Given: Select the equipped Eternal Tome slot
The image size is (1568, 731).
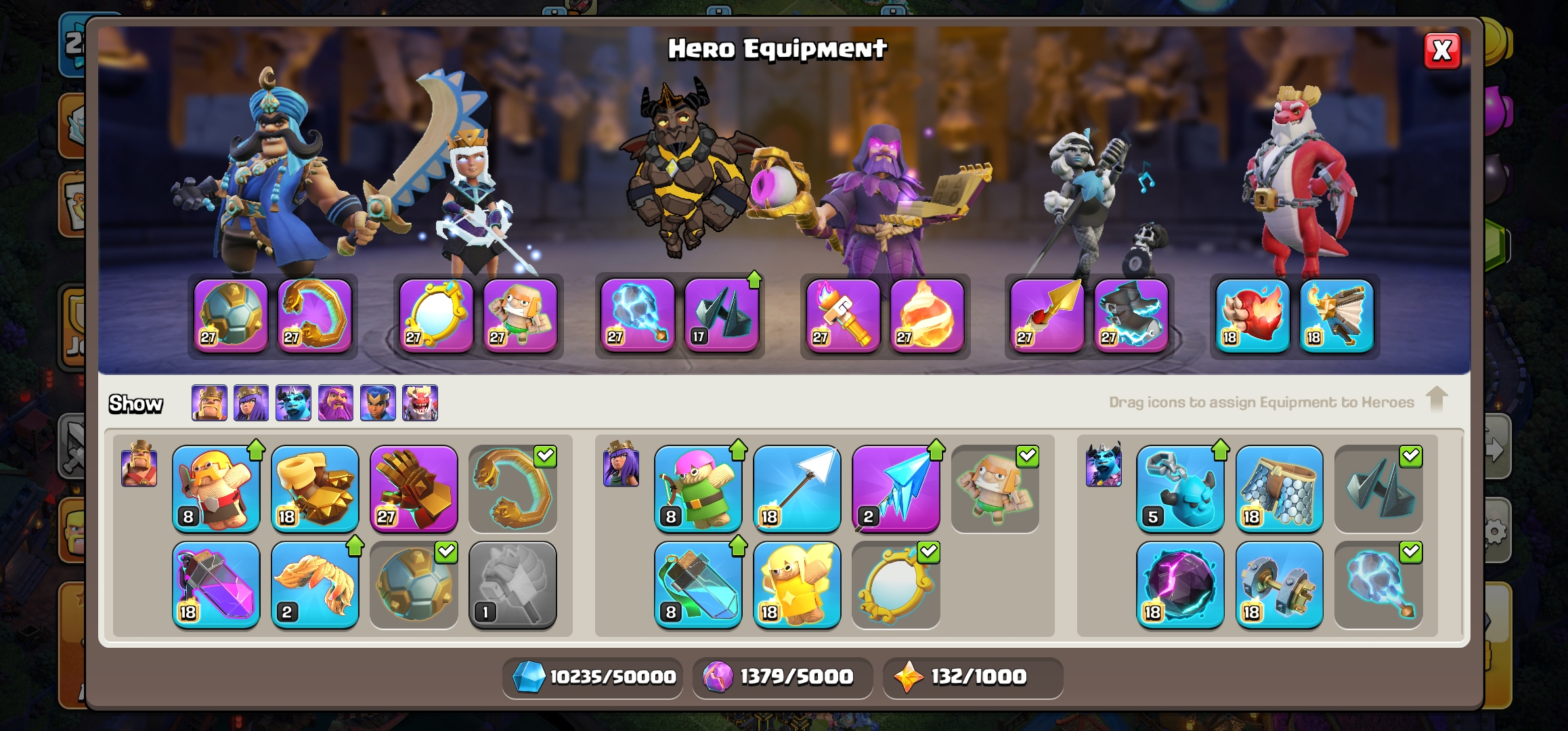Looking at the screenshot, I should click(x=843, y=315).
